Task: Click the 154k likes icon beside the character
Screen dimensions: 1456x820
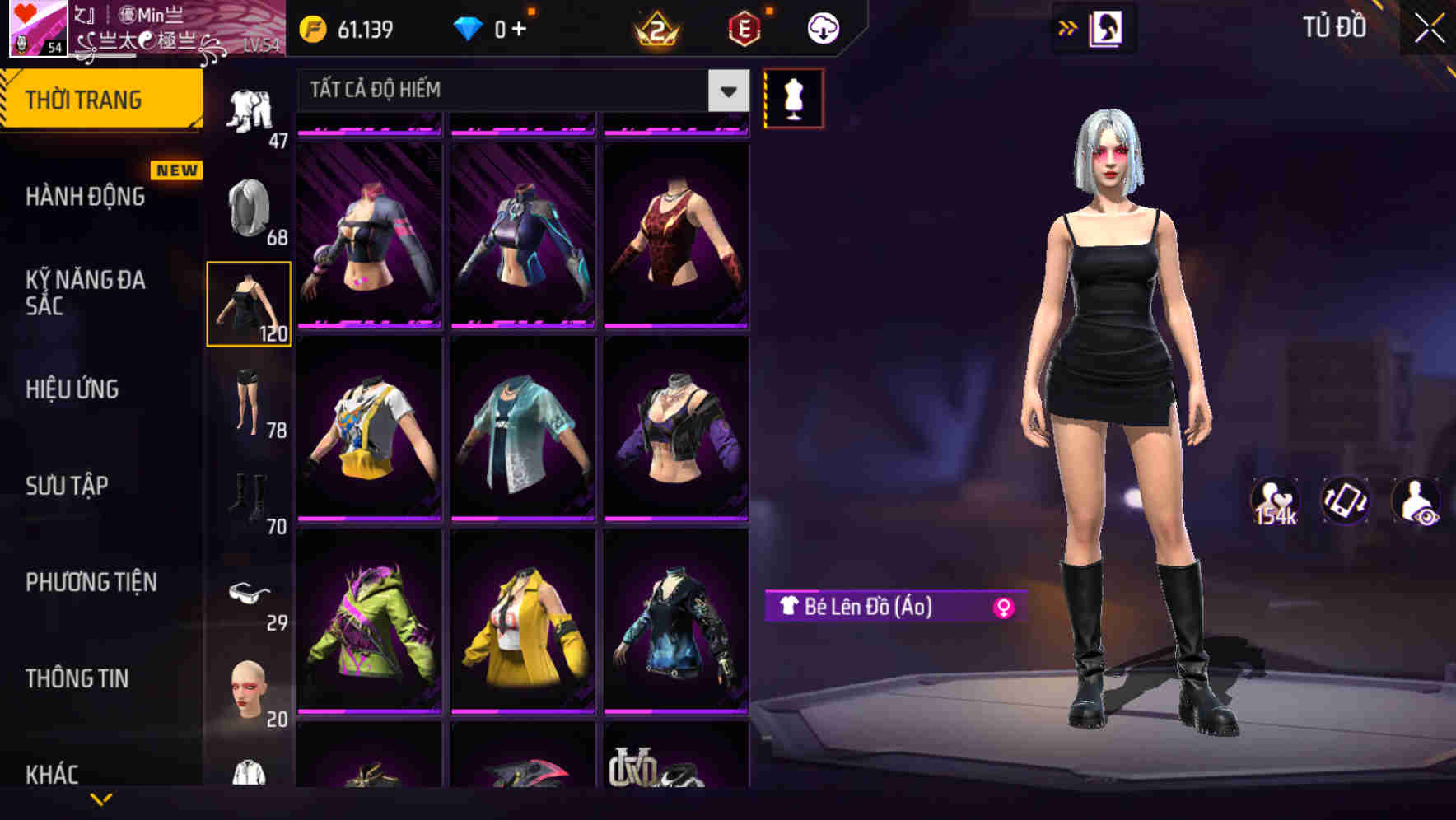Action: (1276, 501)
